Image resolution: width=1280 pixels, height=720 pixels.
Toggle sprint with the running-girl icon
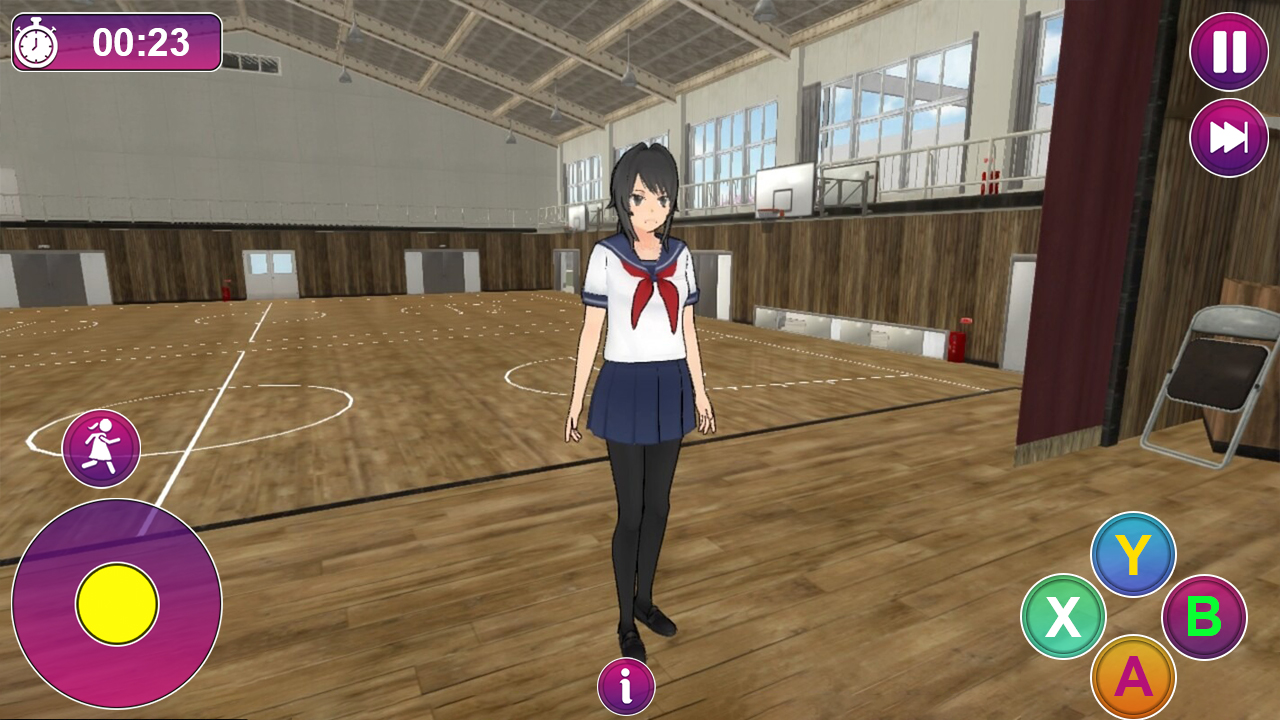[x=101, y=447]
